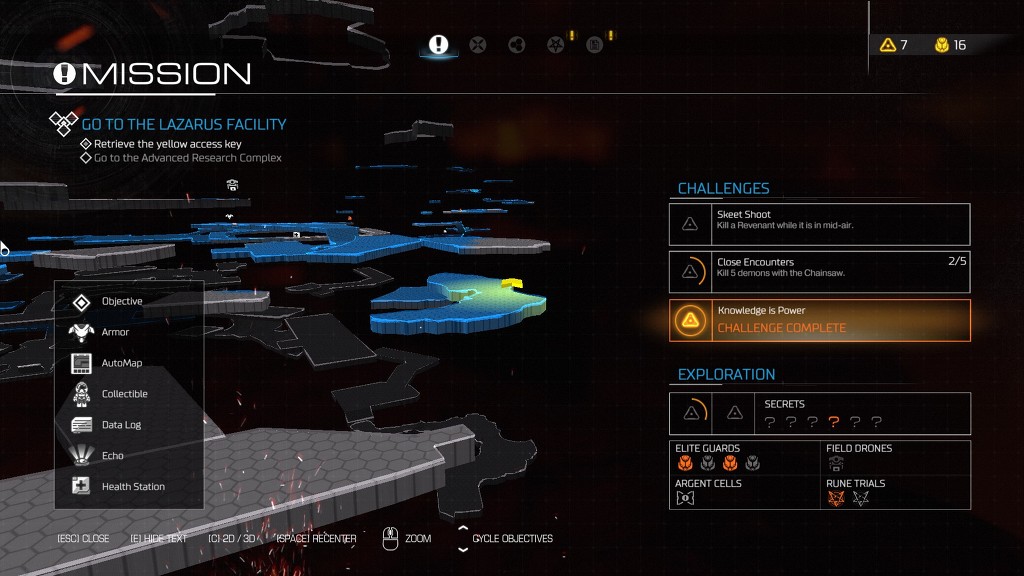Select the Go To The Lazarus Facility objective
The image size is (1024, 576).
point(184,124)
